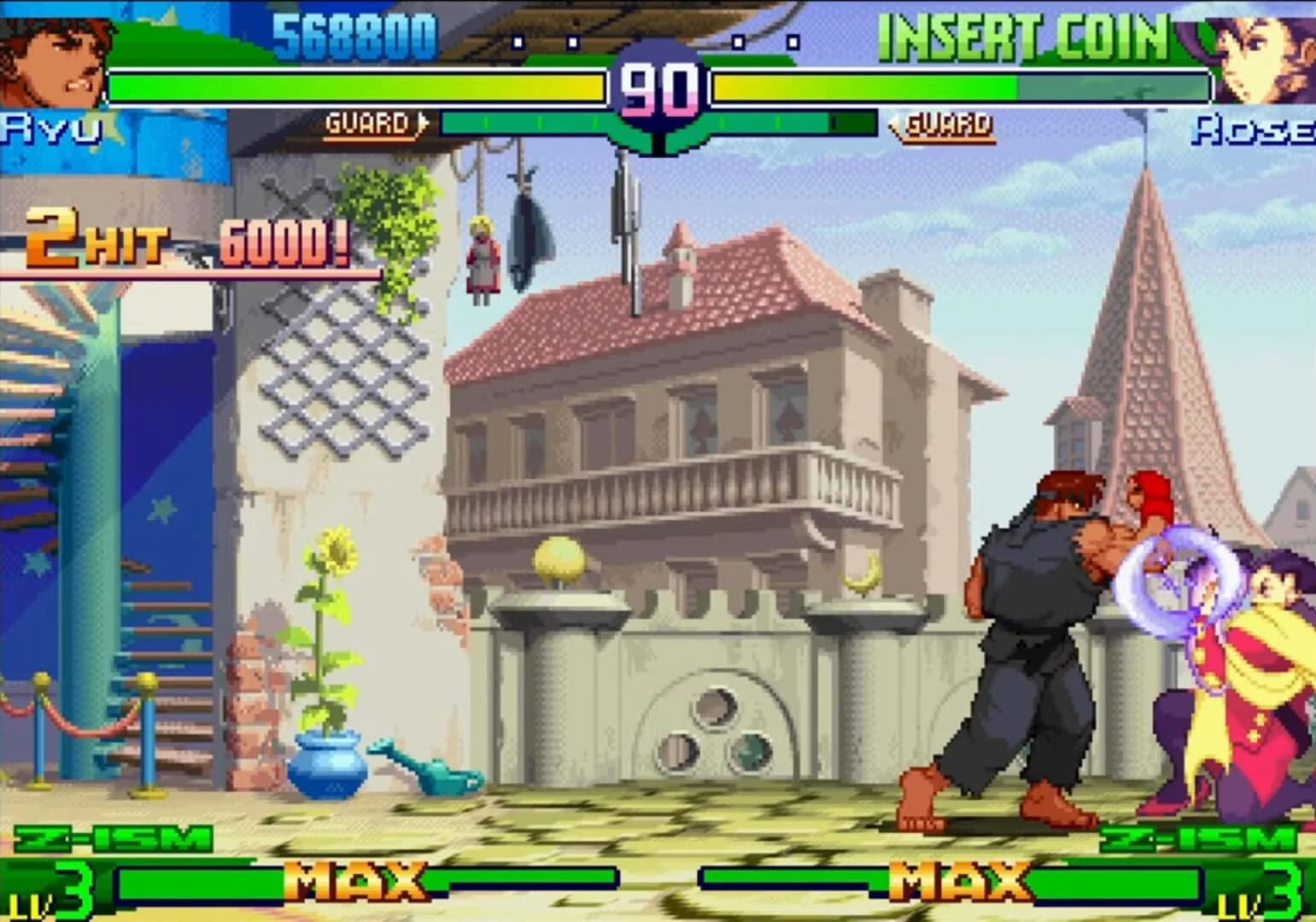
Task: Select the GUARD indicator on Ryu's side
Action: pyautogui.click(x=367, y=124)
